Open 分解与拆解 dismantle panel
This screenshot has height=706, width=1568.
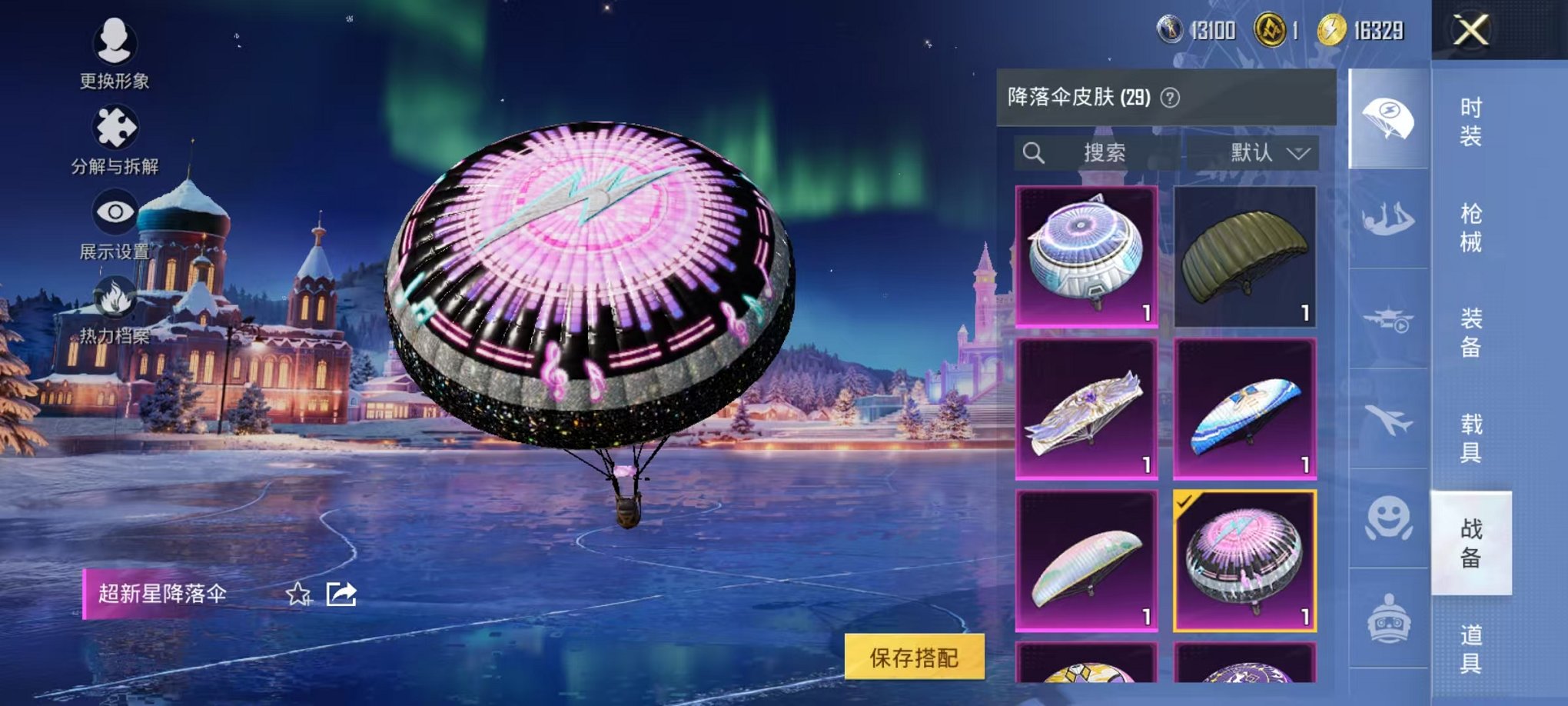114,127
